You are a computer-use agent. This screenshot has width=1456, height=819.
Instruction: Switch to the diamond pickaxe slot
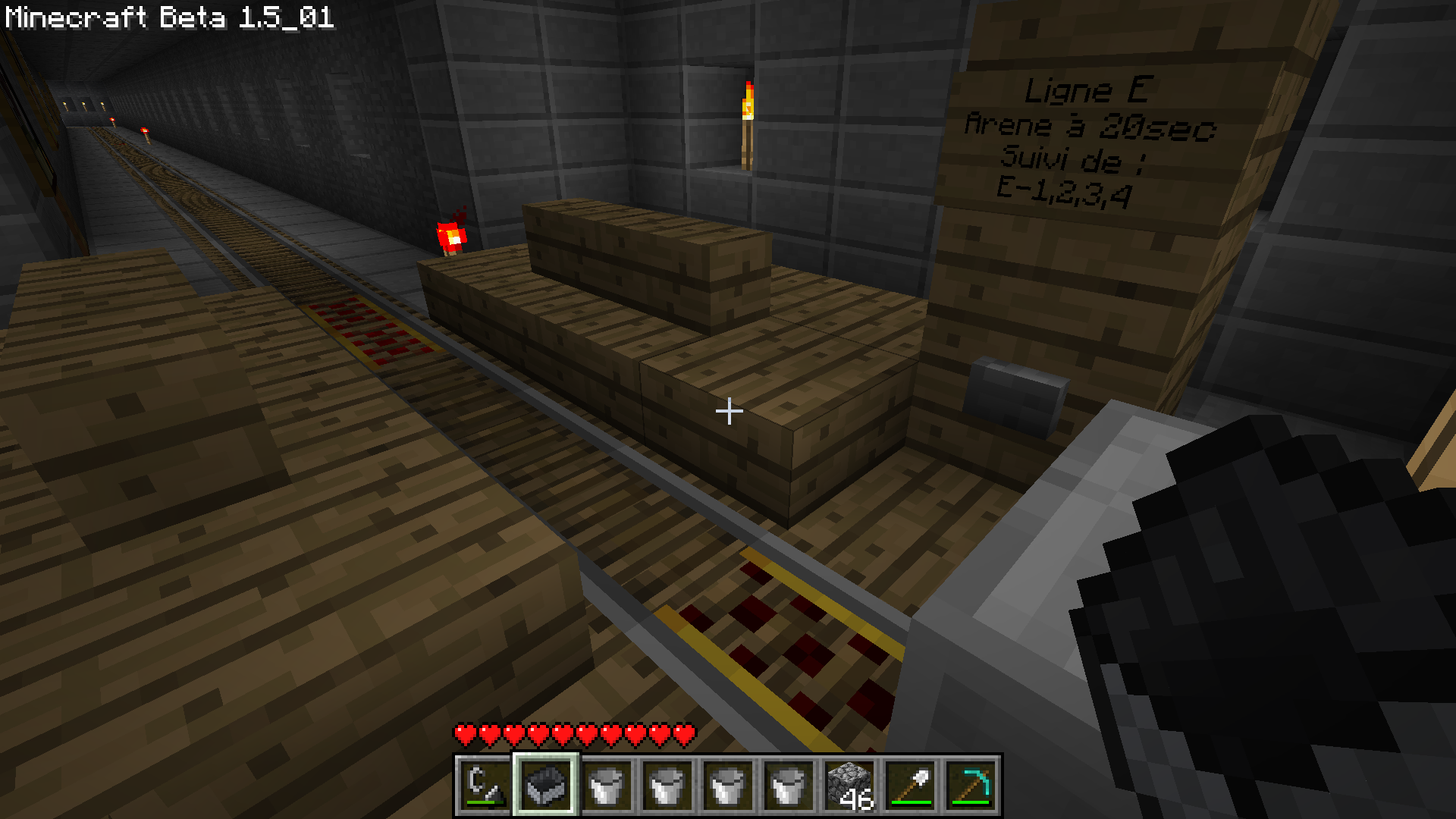971,785
